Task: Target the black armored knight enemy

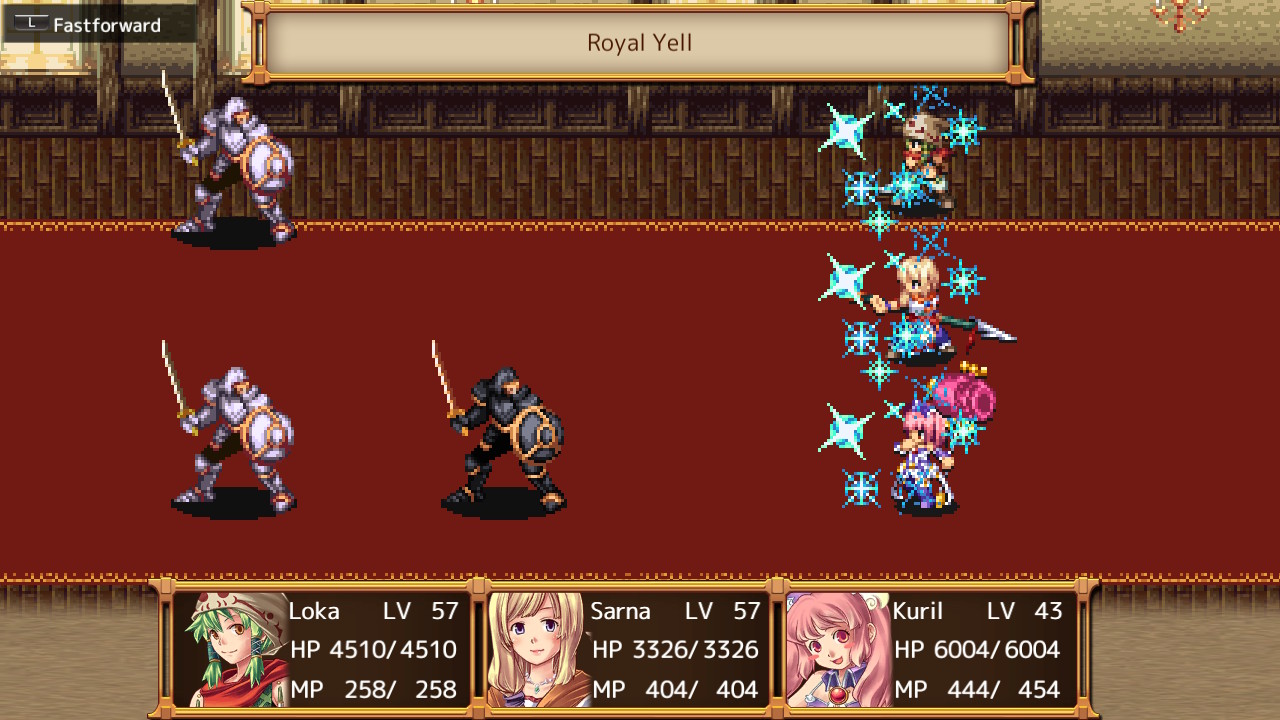Action: [505, 430]
